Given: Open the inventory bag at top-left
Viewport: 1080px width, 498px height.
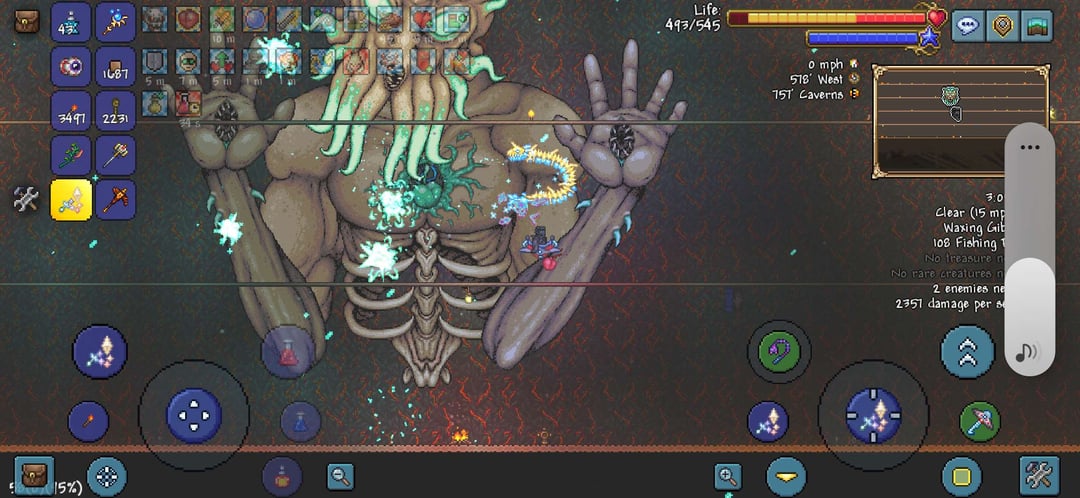Looking at the screenshot, I should [27, 20].
